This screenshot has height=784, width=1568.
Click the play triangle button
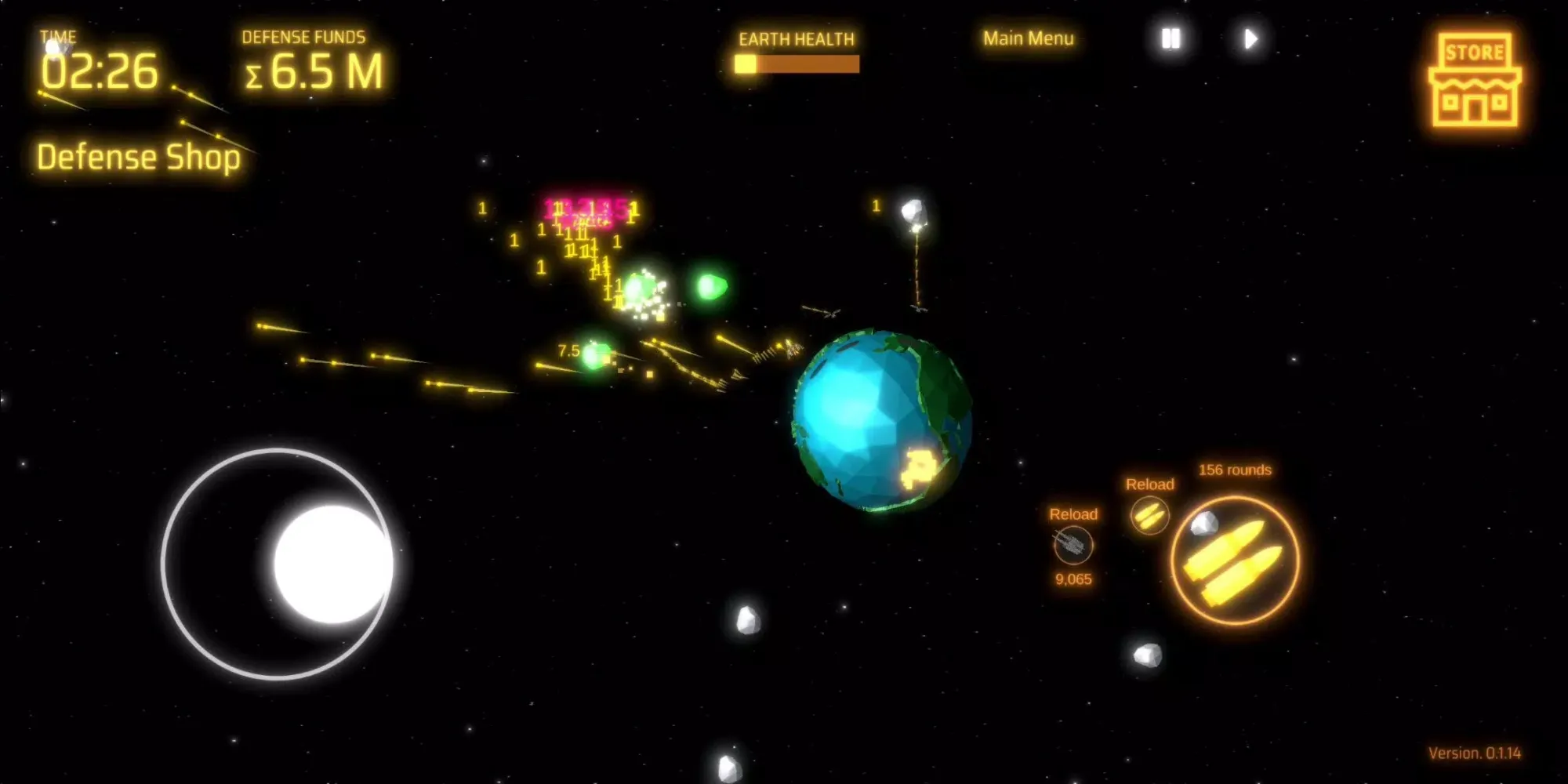coord(1250,38)
